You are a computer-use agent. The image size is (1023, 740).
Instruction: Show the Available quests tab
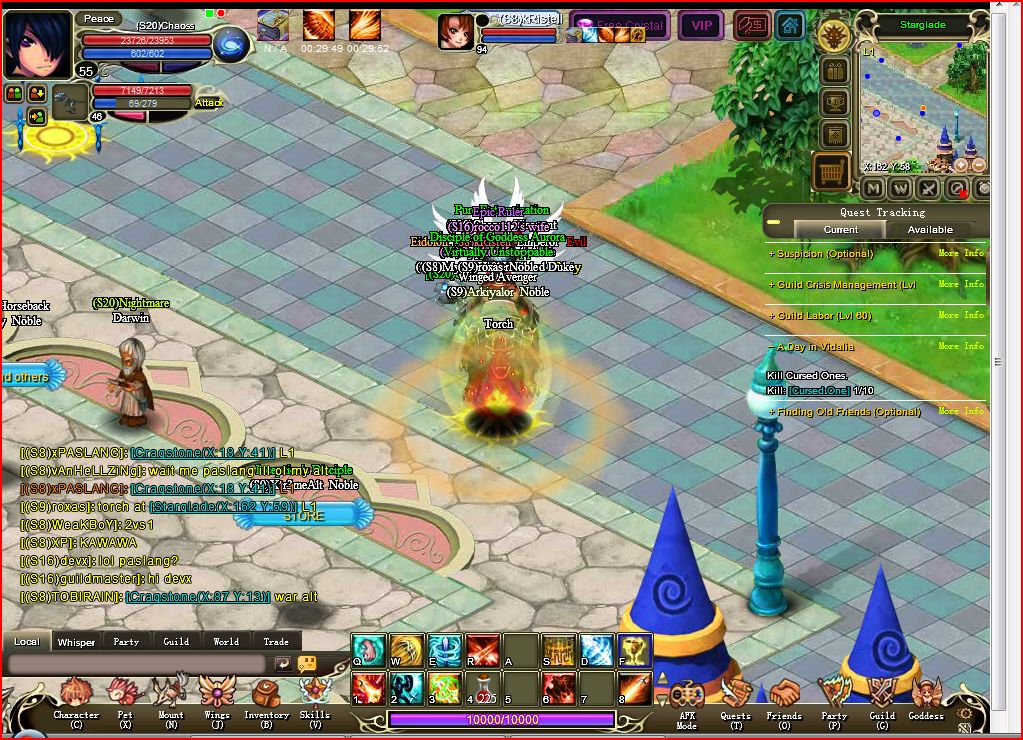[x=929, y=230]
